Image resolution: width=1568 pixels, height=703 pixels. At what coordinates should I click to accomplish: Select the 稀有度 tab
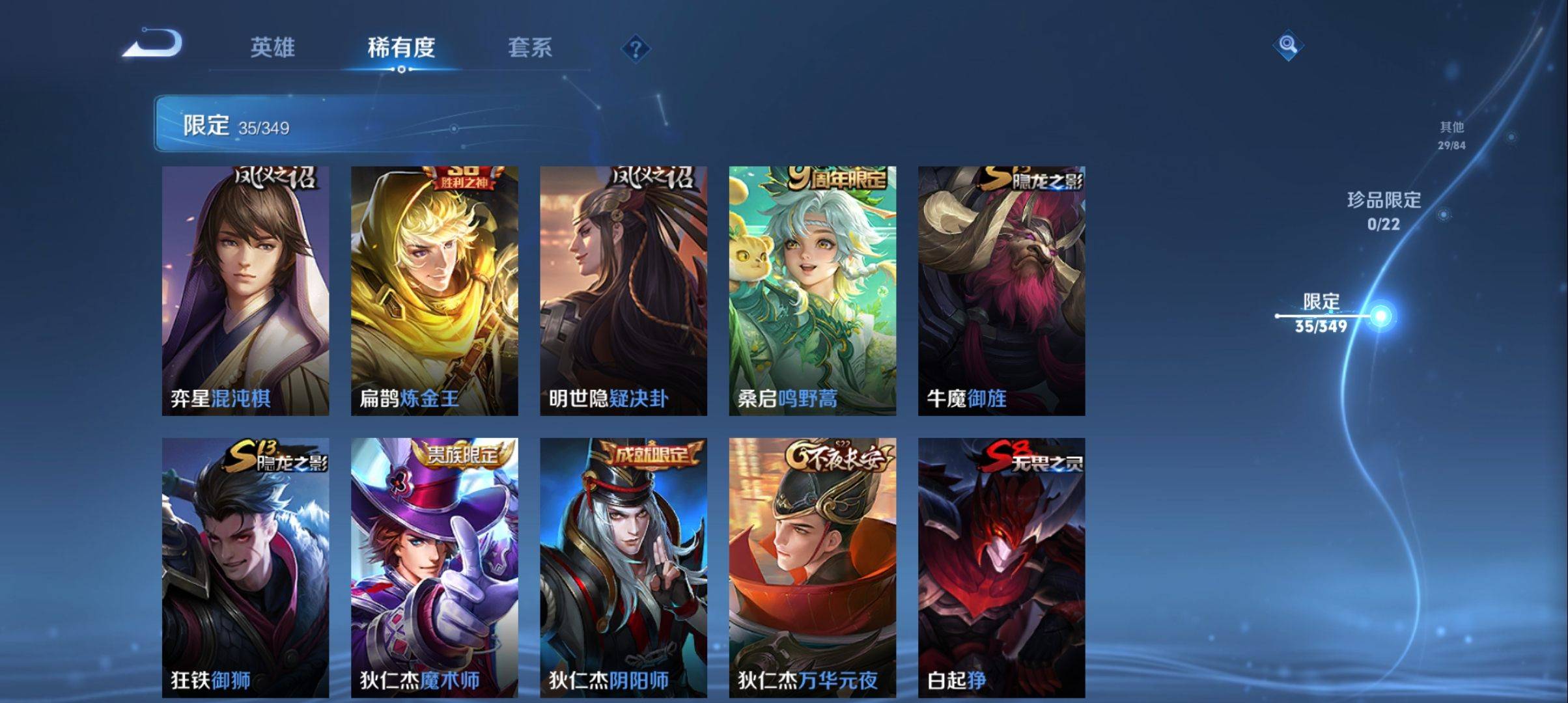[401, 48]
